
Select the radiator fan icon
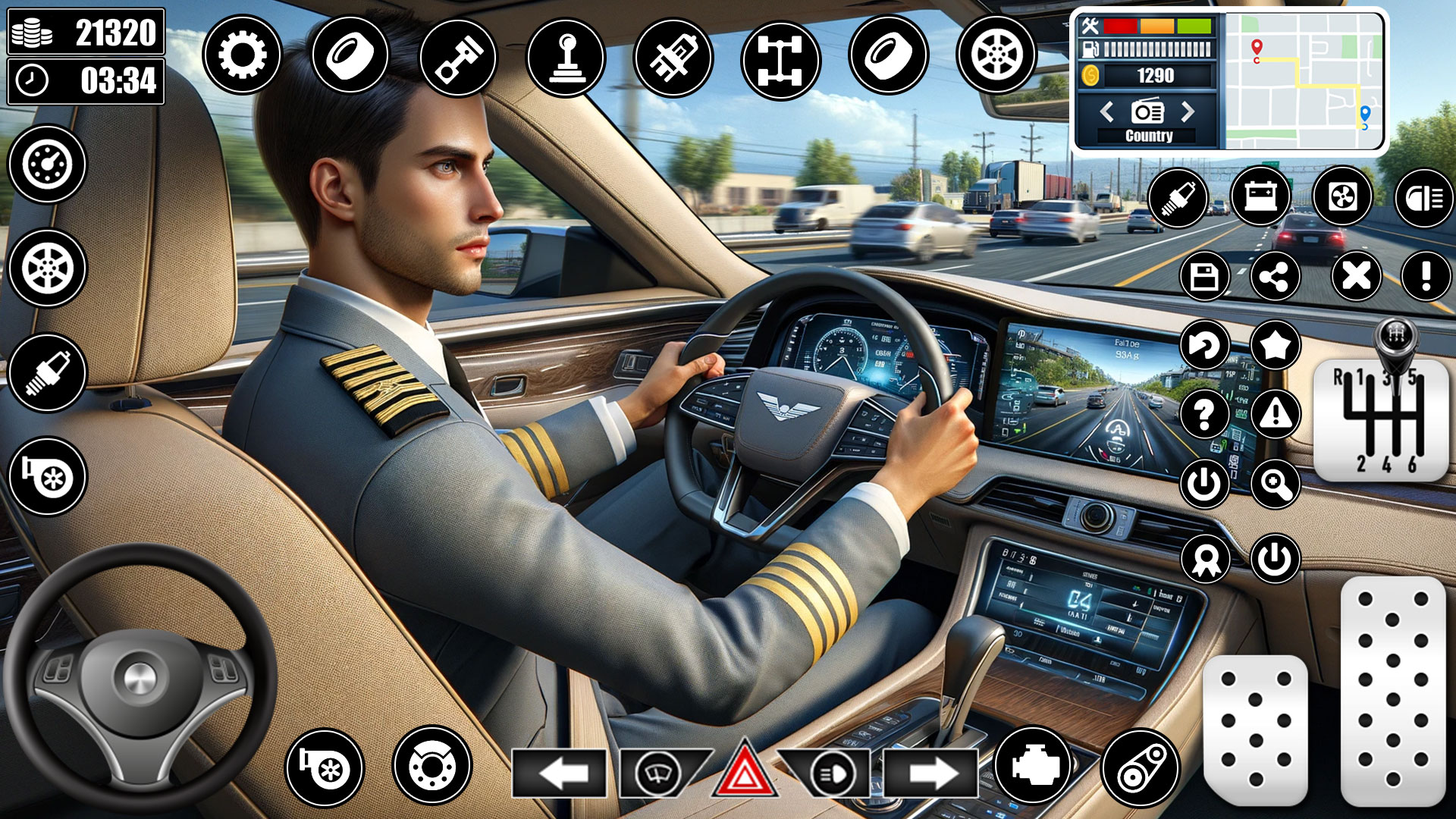click(1342, 197)
